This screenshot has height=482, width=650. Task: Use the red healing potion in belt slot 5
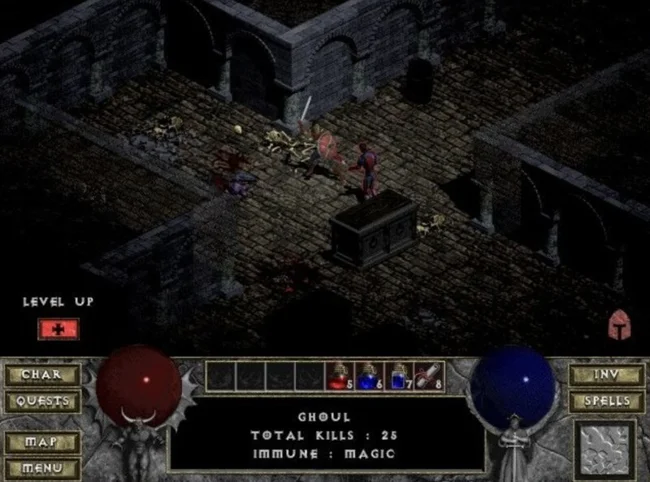pyautogui.click(x=338, y=375)
